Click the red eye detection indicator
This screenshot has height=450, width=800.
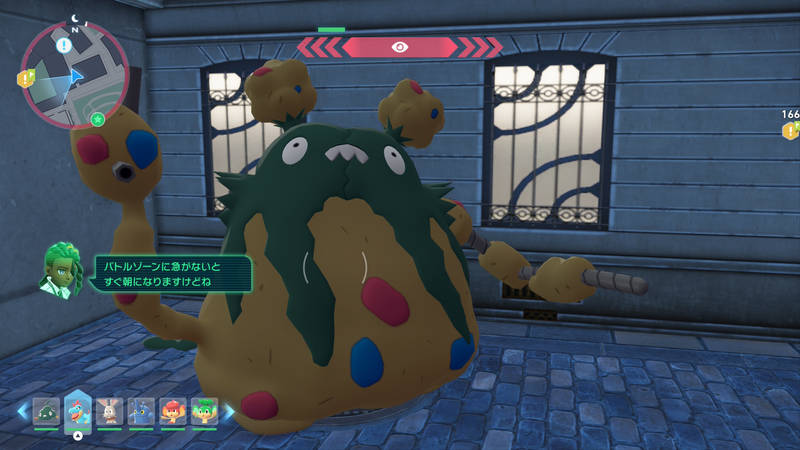click(x=400, y=46)
